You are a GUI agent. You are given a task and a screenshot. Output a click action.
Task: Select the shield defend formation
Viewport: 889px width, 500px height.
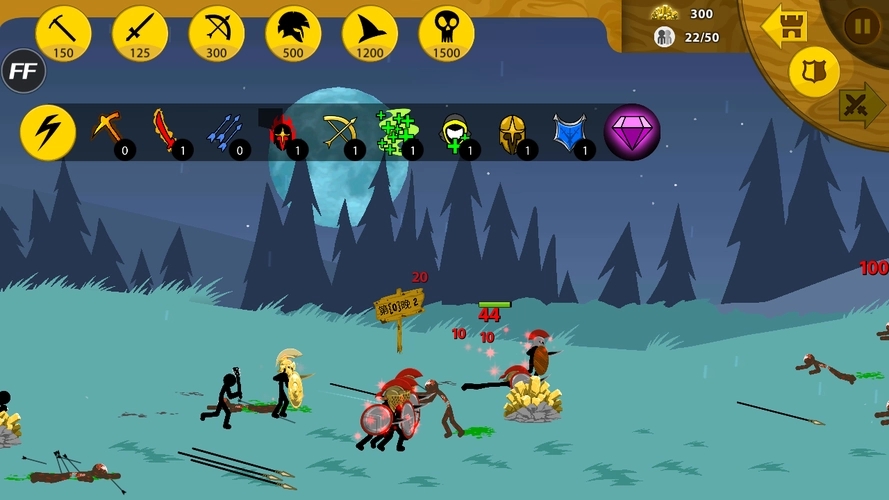[813, 72]
